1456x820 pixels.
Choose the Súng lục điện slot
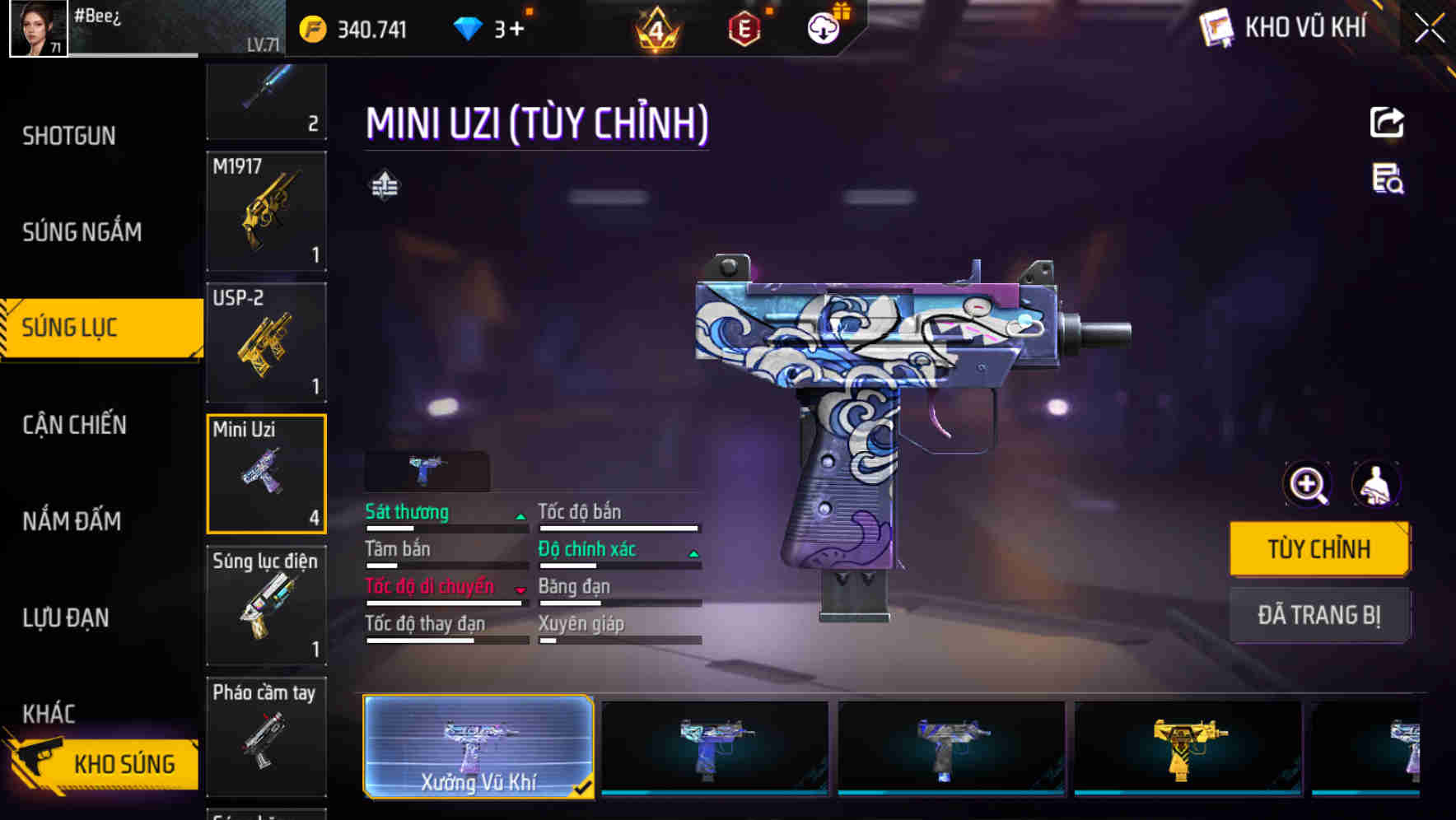tap(266, 606)
